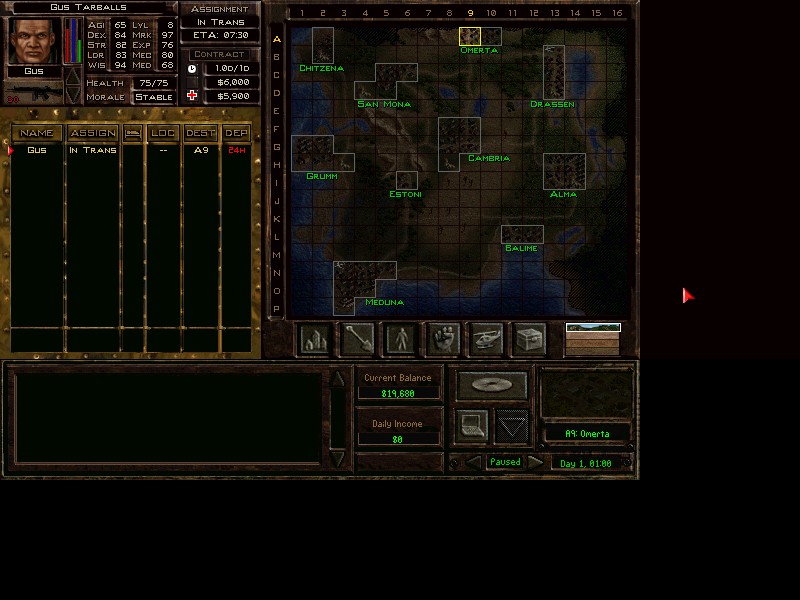Screen dimensions: 800x600
Task: Click the downward triangle tactical button
Action: 512,426
